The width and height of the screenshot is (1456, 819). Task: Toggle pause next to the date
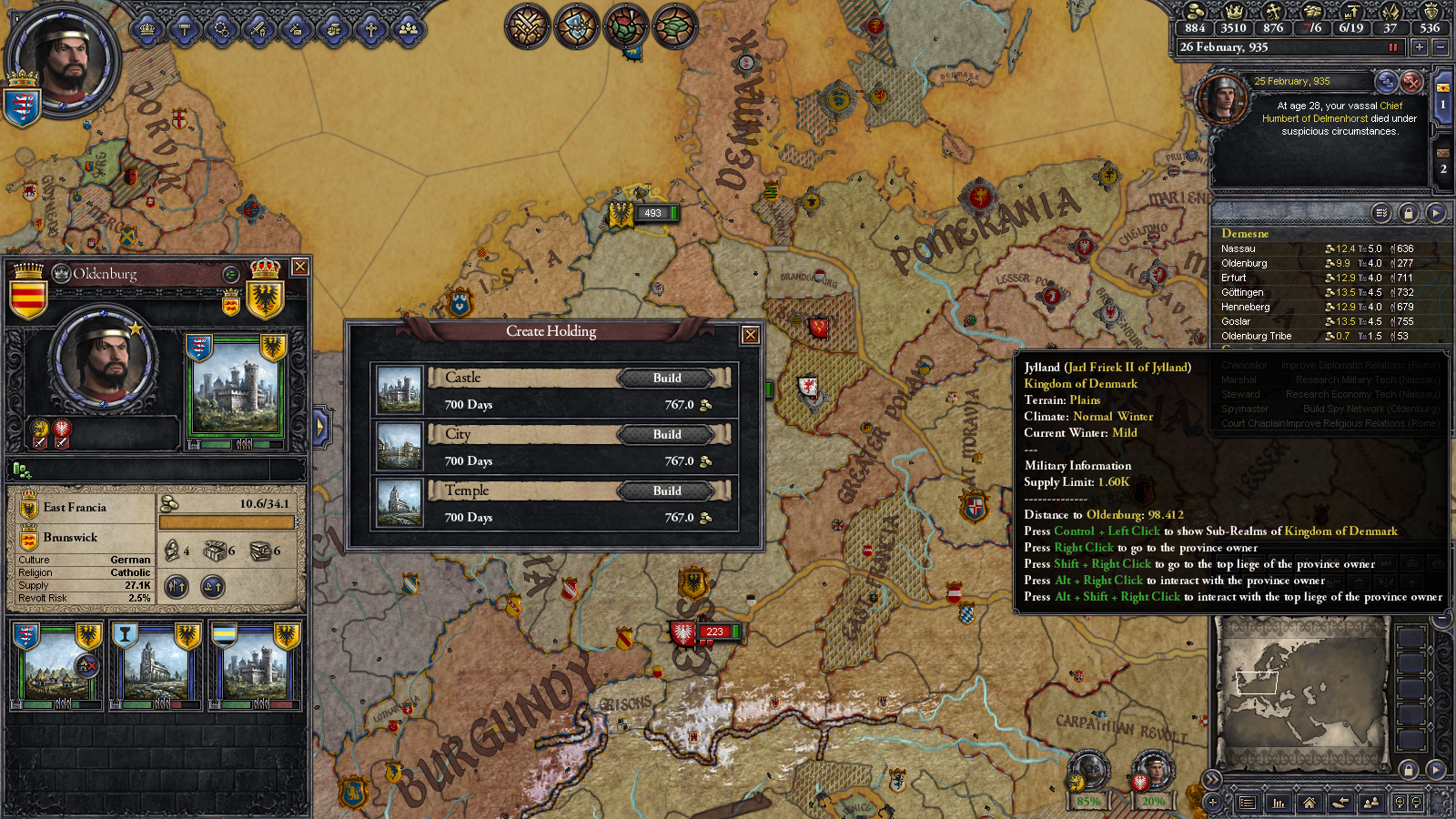(x=1392, y=47)
